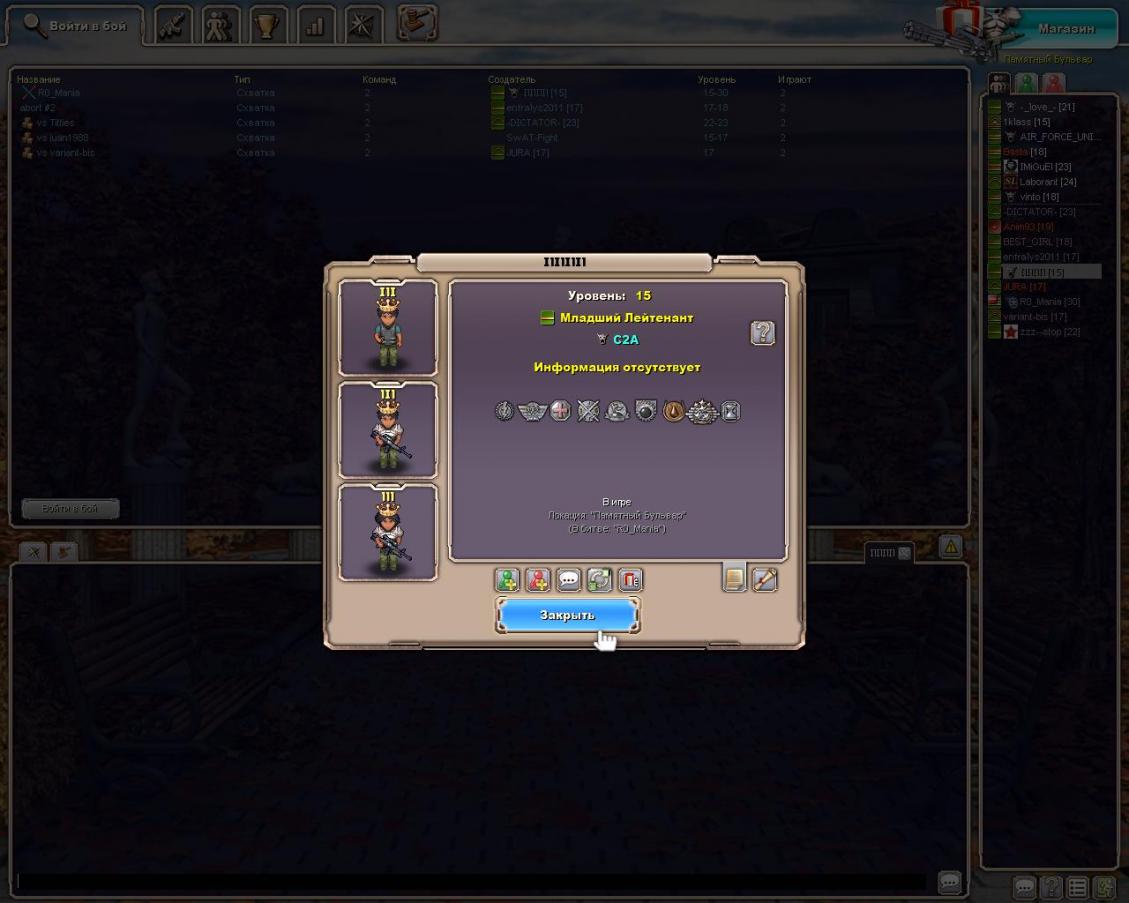The width and height of the screenshot is (1129, 903).
Task: Send a private message via the speech bubble icon
Action: click(568, 580)
